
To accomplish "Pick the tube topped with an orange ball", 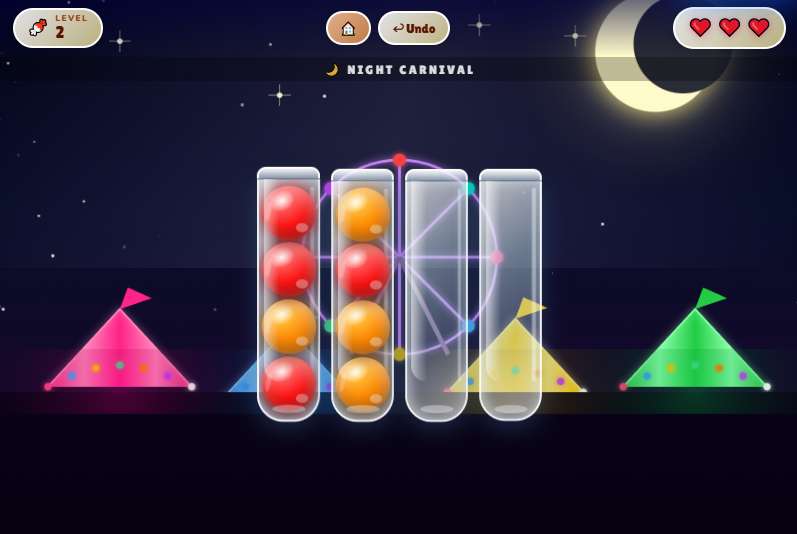I will pos(362,295).
